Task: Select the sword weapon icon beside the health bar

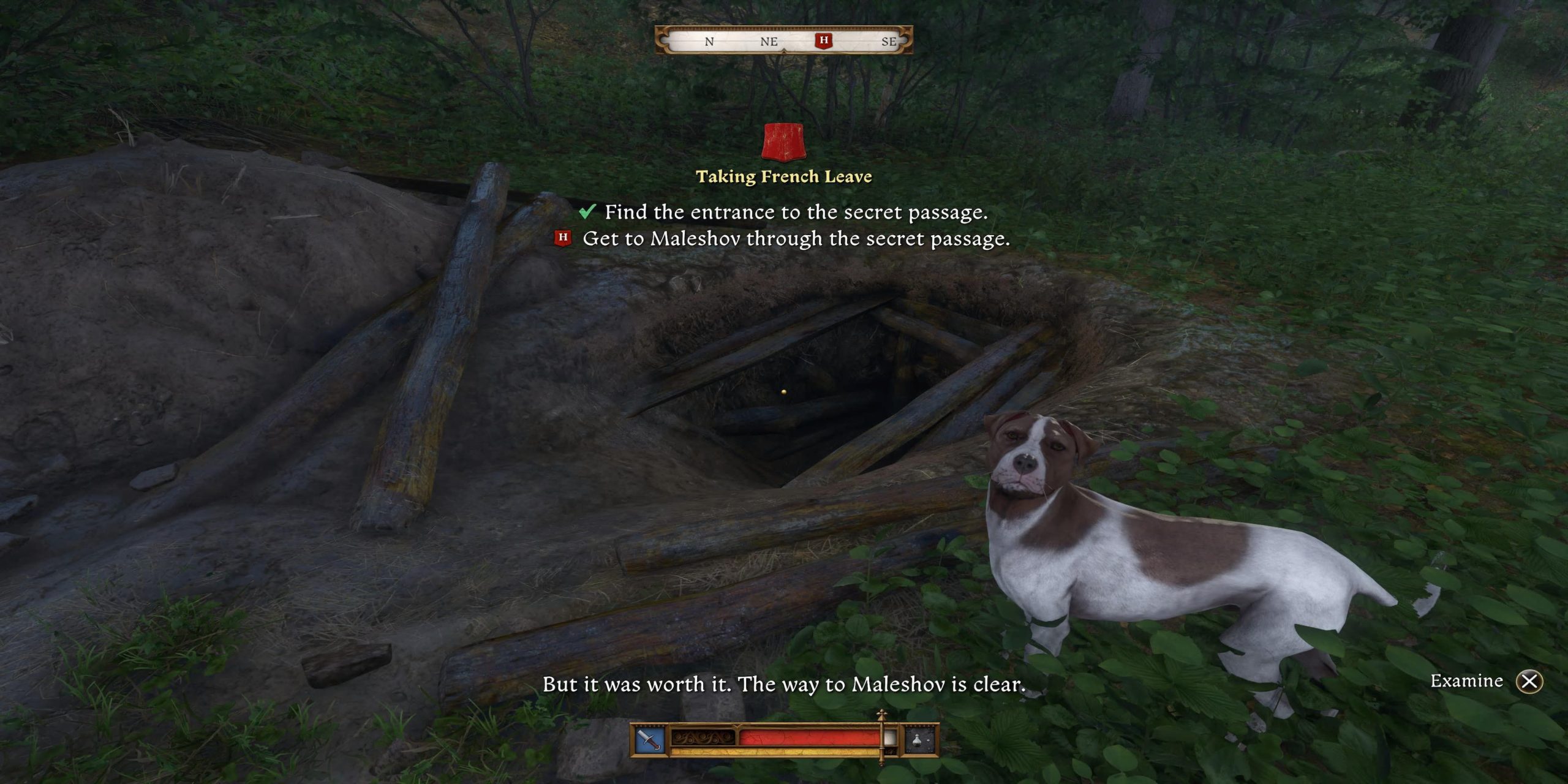Action: pyautogui.click(x=649, y=740)
